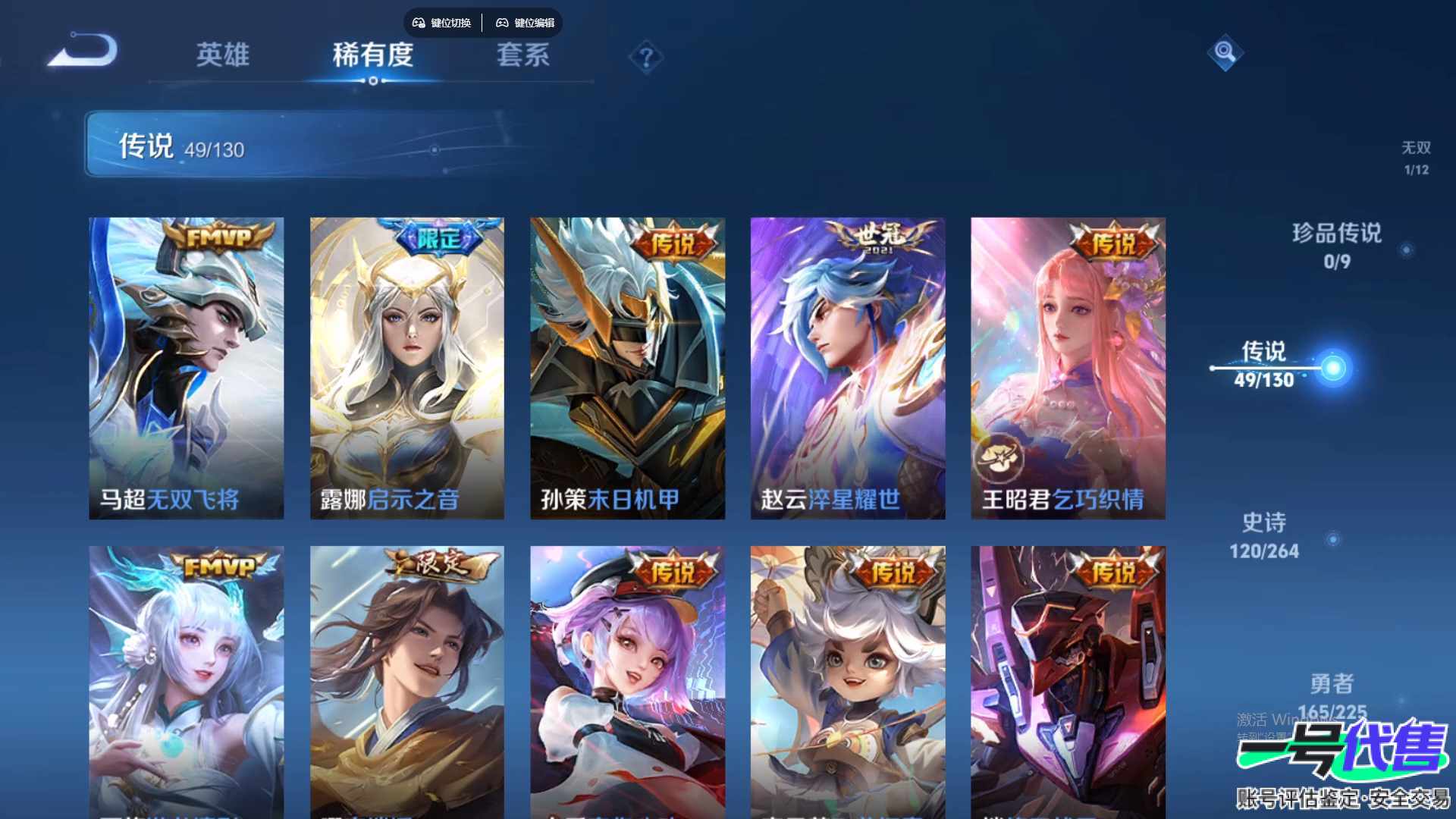This screenshot has width=1456, height=819.
Task: Select the 稀有度 tab
Action: (x=372, y=55)
